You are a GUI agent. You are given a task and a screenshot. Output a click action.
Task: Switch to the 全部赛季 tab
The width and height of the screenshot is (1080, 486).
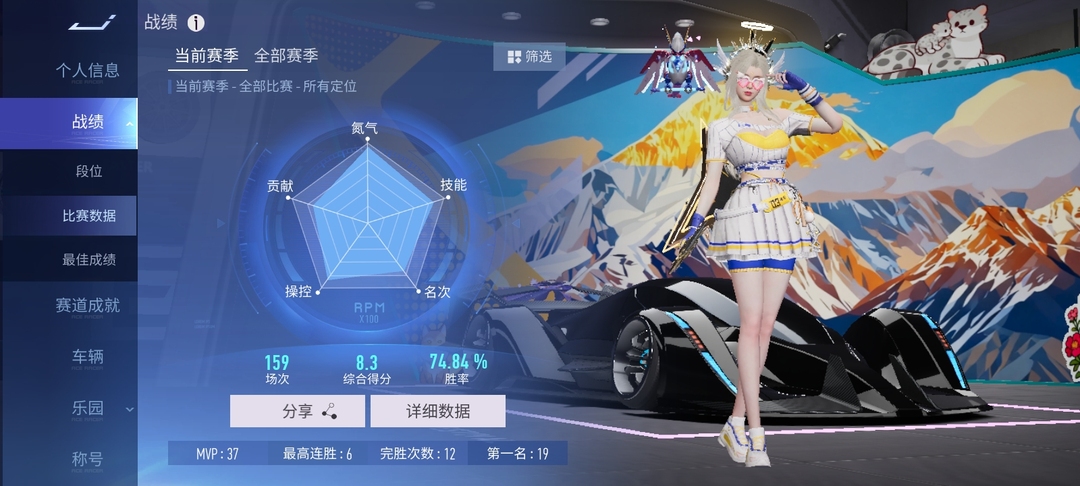286,57
